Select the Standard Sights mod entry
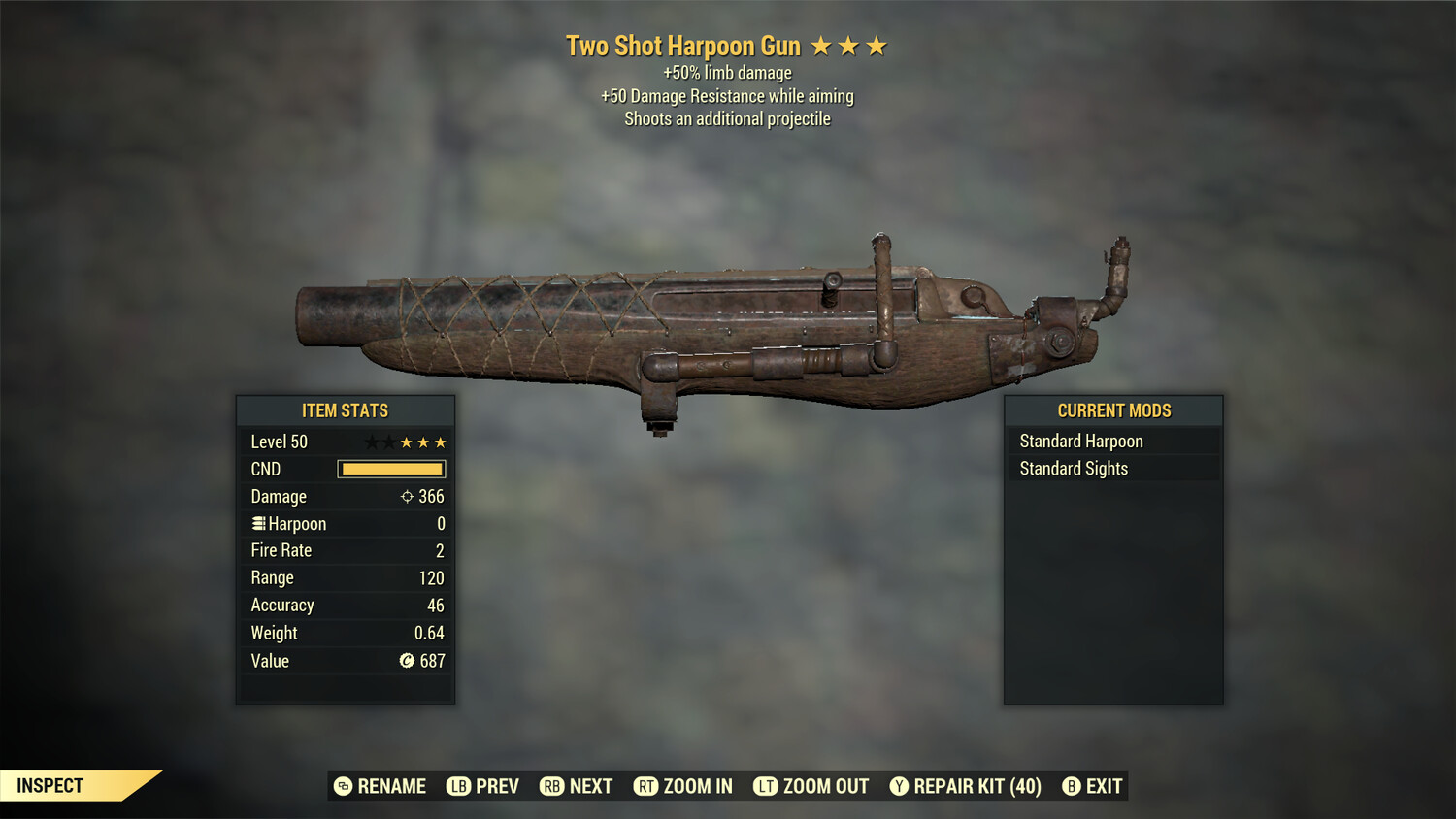1456x819 pixels. point(1074,468)
